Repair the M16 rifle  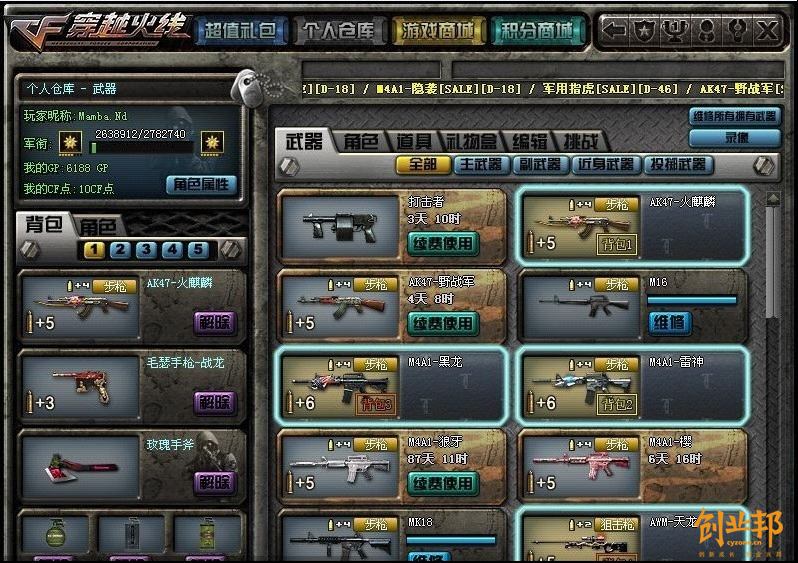[669, 322]
